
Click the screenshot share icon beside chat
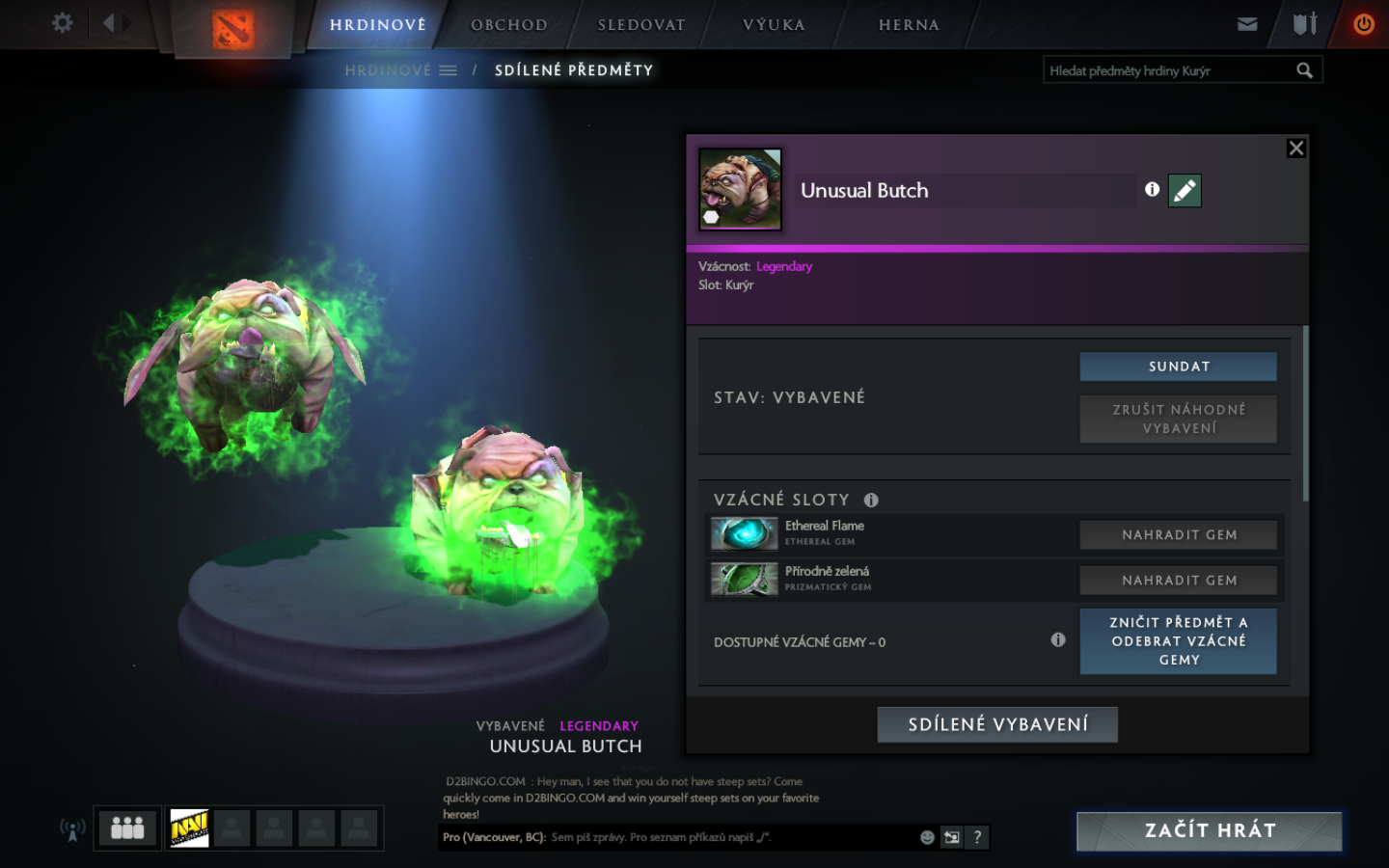click(952, 837)
